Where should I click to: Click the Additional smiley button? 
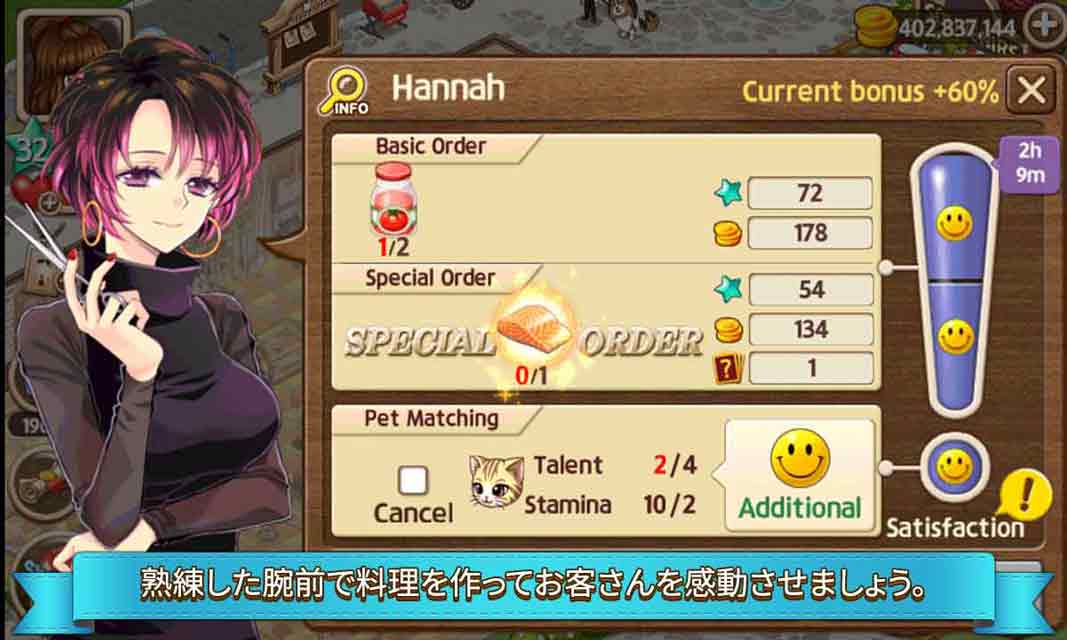[x=799, y=475]
